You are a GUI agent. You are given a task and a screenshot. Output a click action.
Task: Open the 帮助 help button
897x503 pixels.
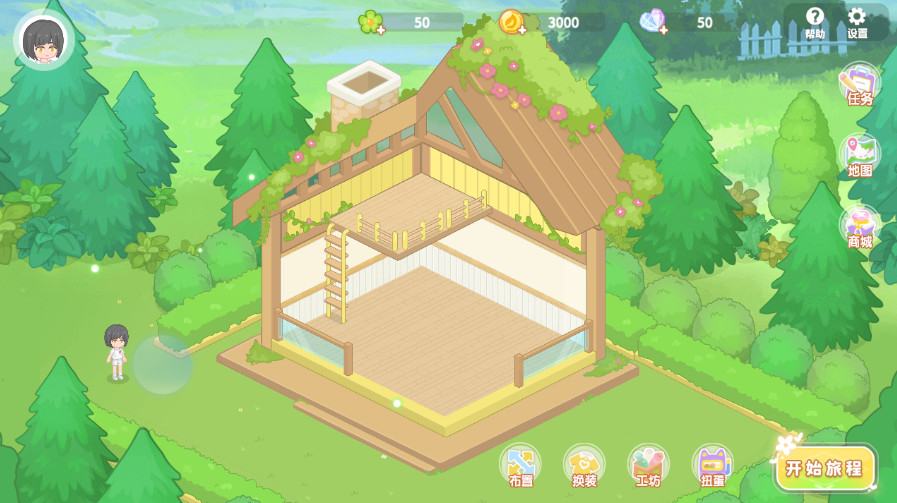point(815,21)
